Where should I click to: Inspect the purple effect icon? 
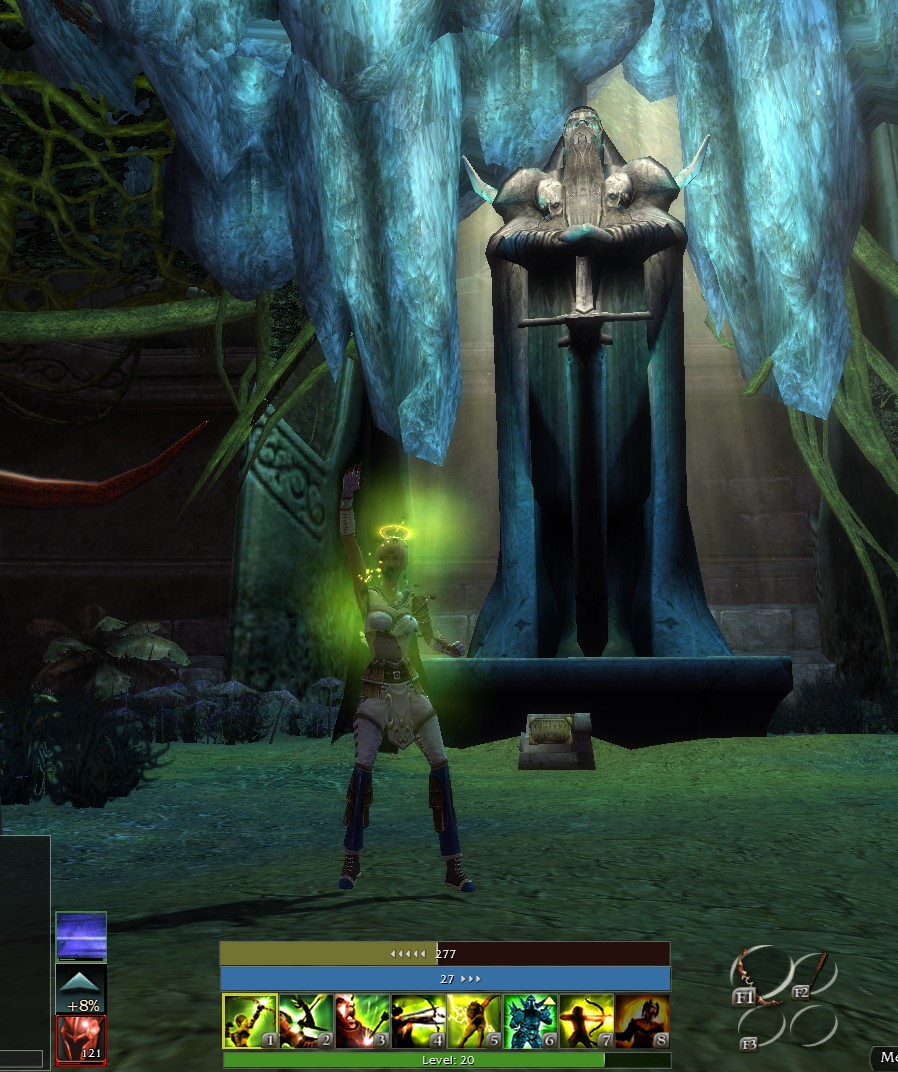(81, 937)
